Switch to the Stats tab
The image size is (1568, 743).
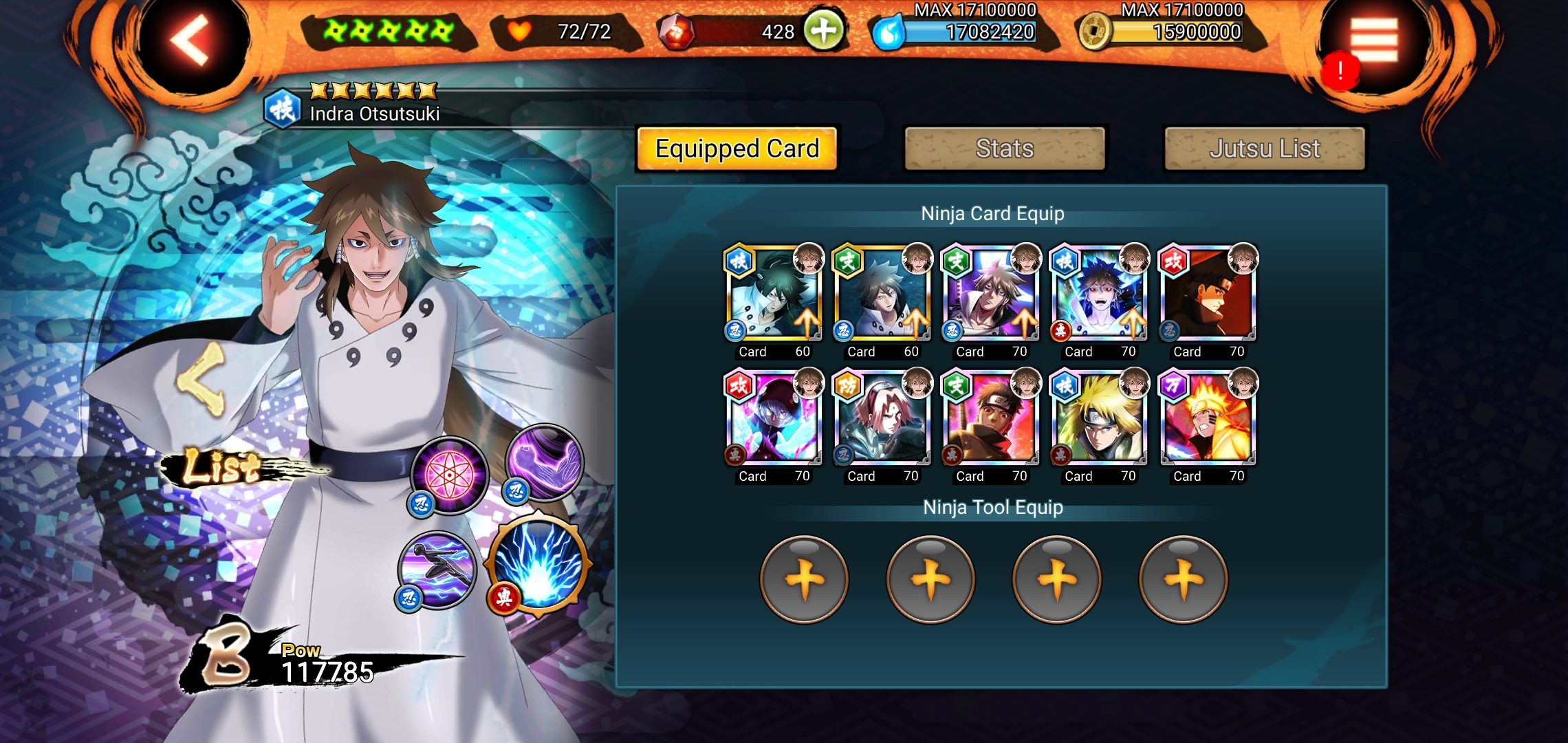tap(1004, 149)
